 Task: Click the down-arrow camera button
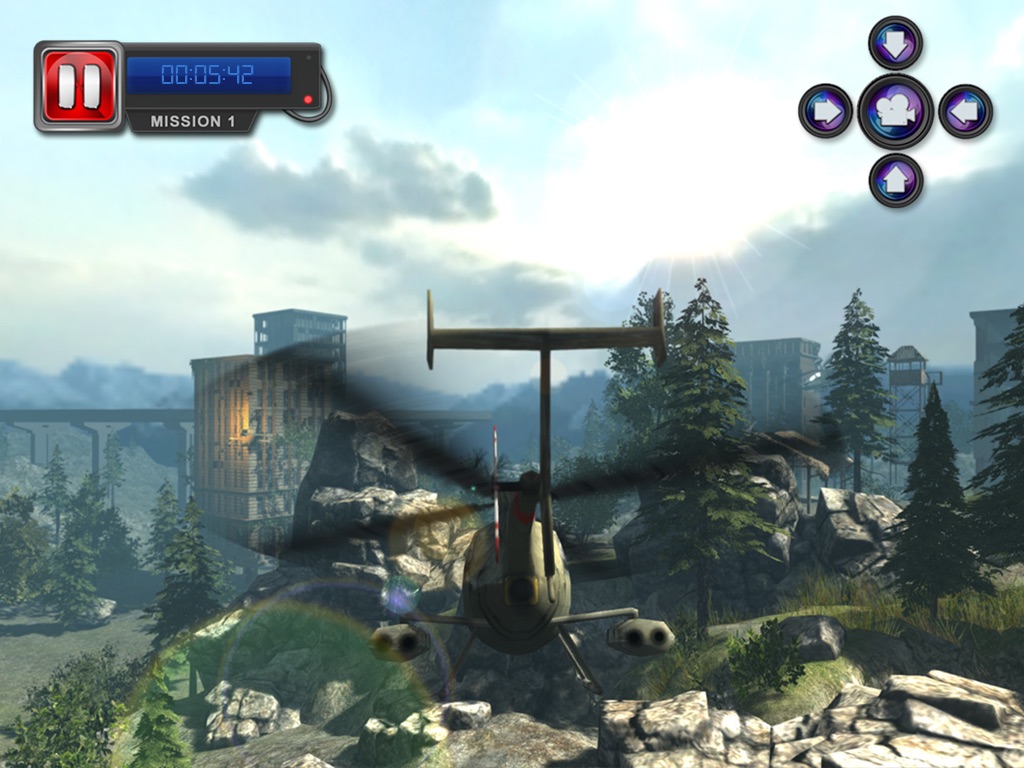(x=895, y=44)
